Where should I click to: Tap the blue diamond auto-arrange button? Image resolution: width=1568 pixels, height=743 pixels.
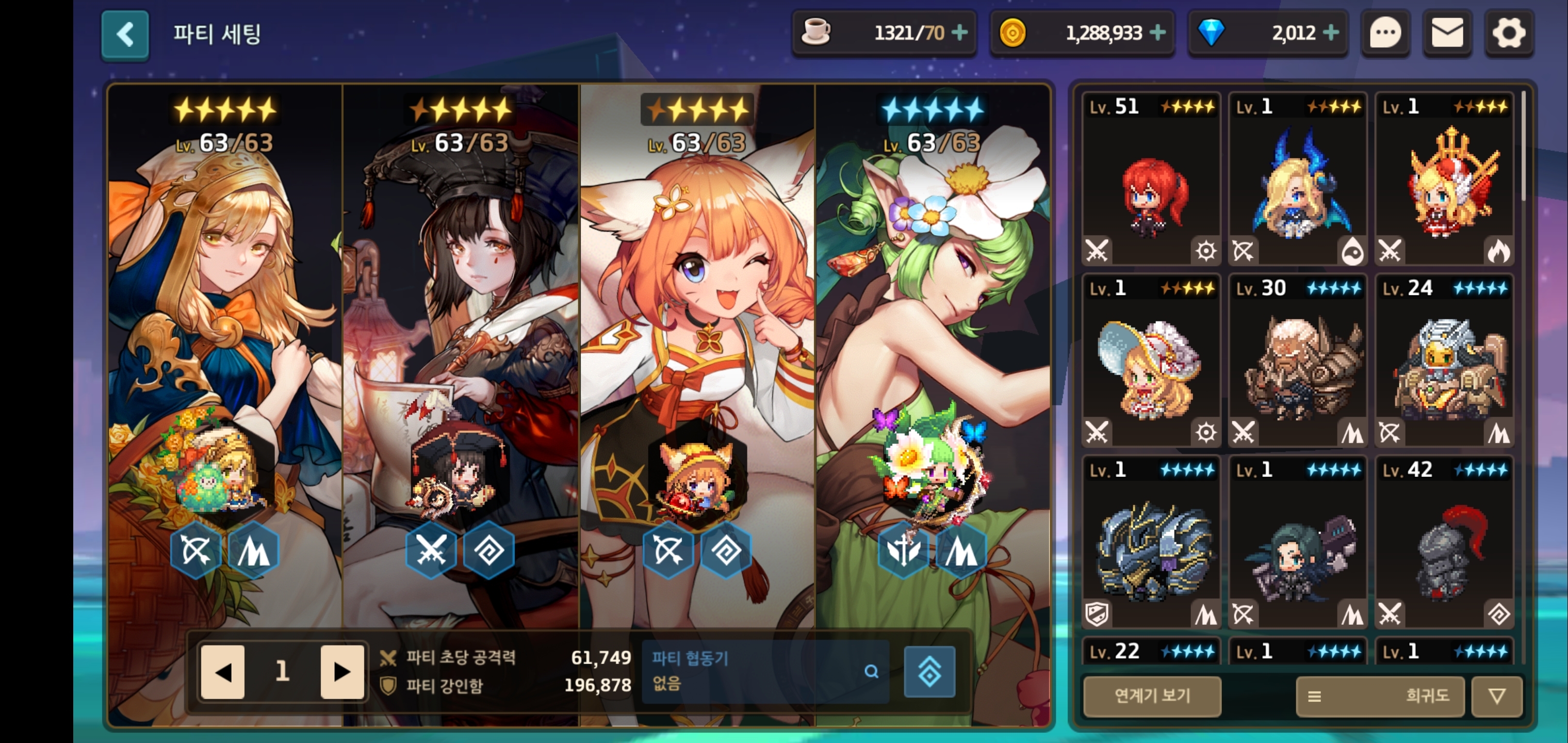(x=929, y=672)
